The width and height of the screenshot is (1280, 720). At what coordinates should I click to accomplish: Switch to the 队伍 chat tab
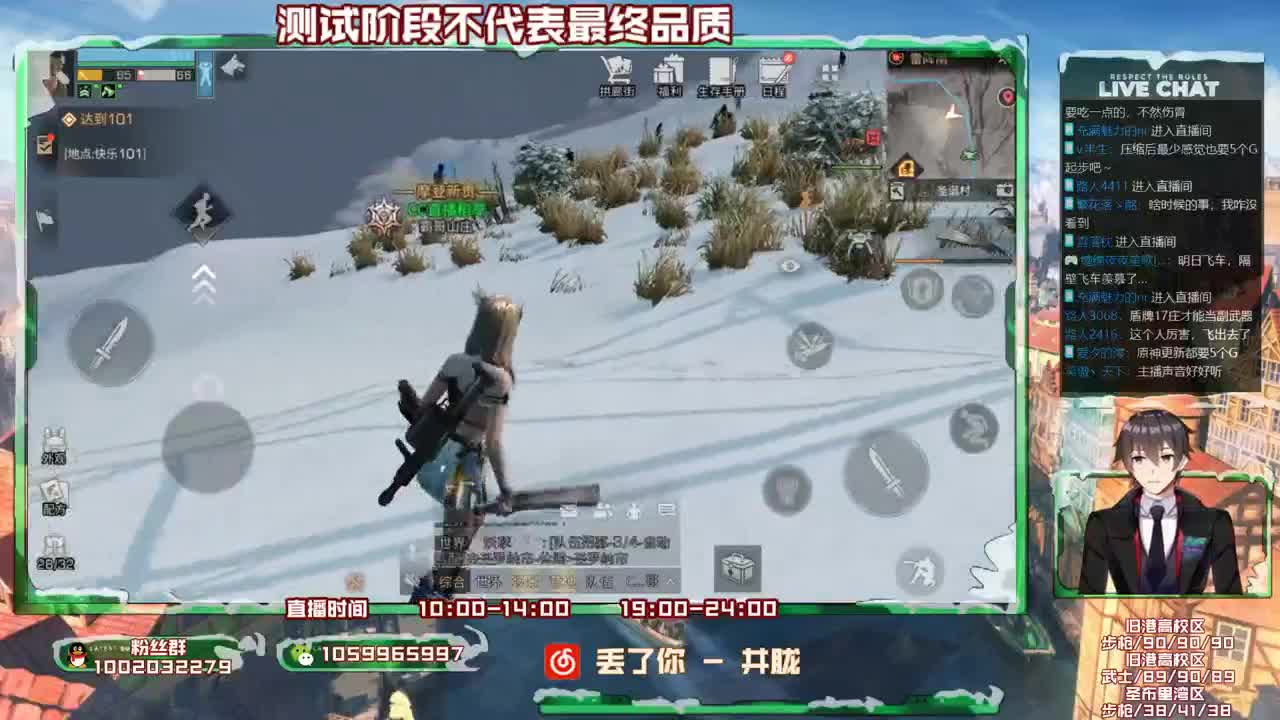(601, 580)
